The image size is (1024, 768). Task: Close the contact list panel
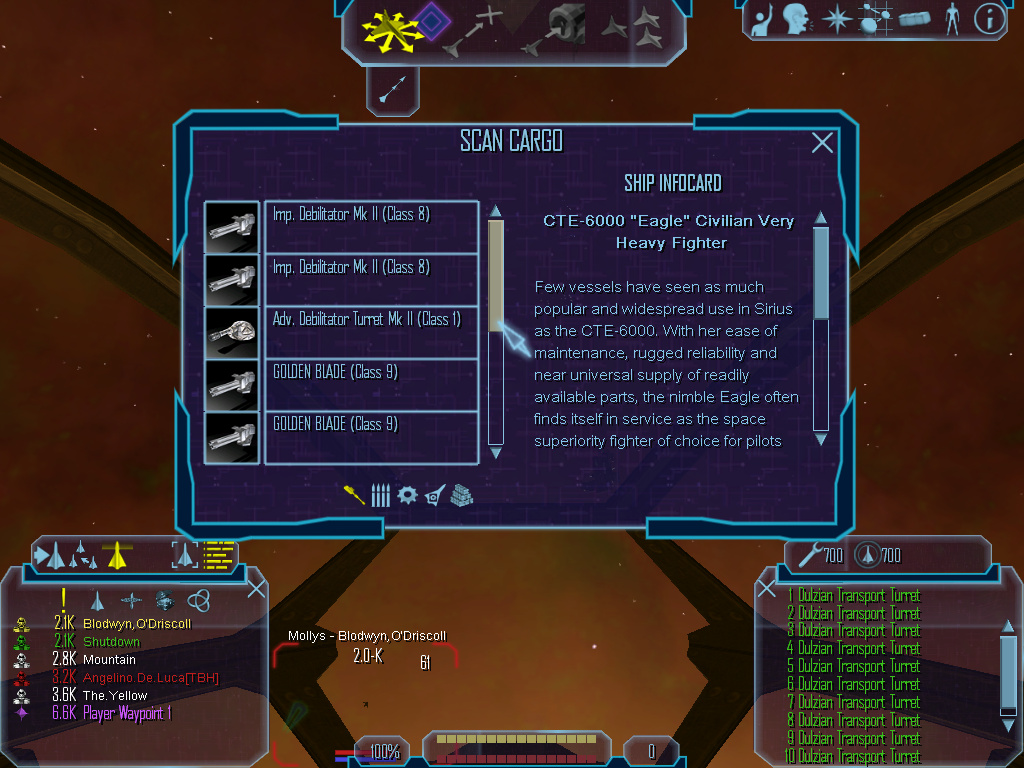click(256, 589)
